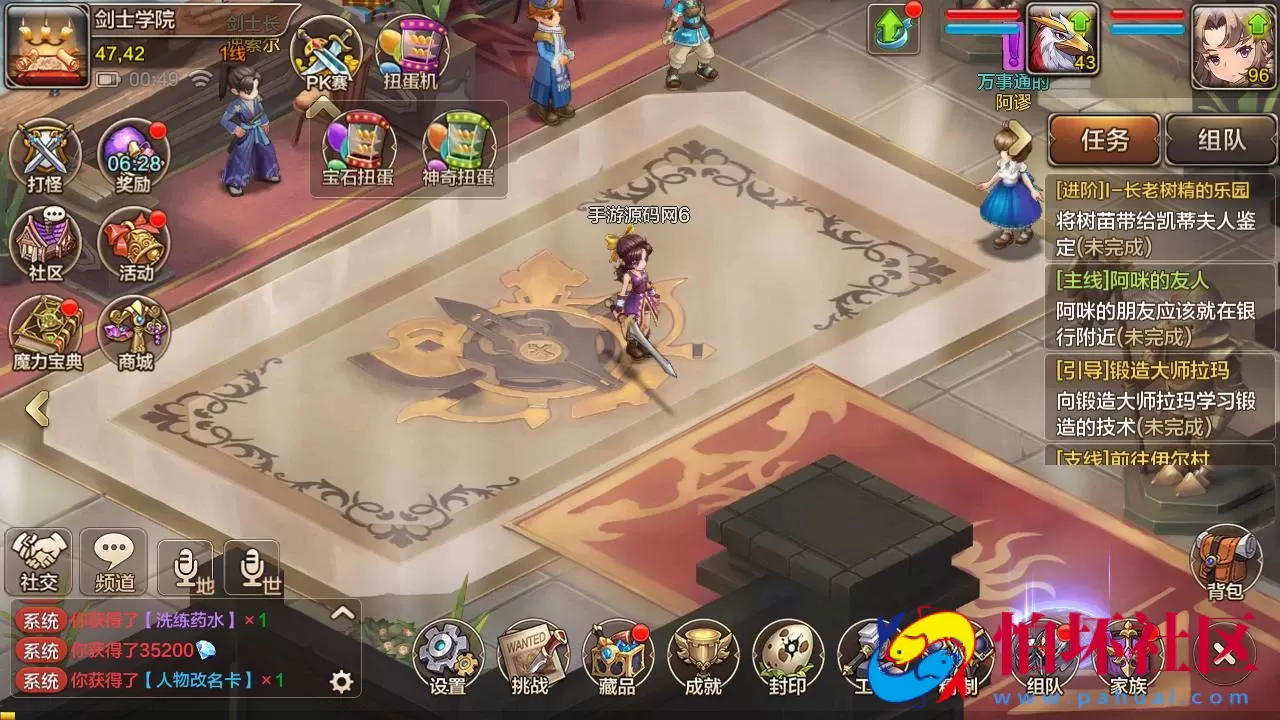Open the PK赛 arena icon
1280x720 pixels.
pyautogui.click(x=326, y=55)
